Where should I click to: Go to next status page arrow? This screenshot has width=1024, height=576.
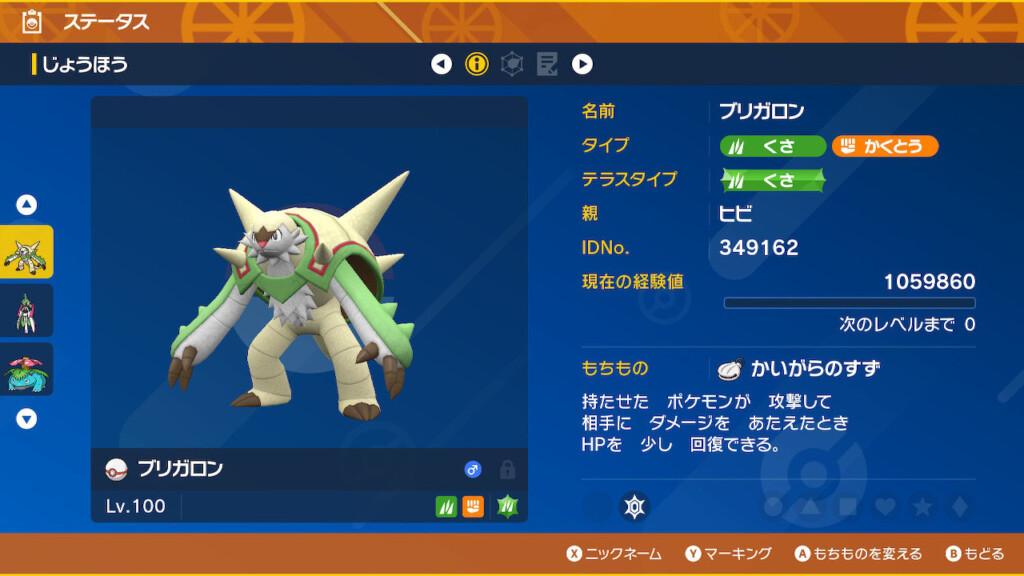coord(582,65)
